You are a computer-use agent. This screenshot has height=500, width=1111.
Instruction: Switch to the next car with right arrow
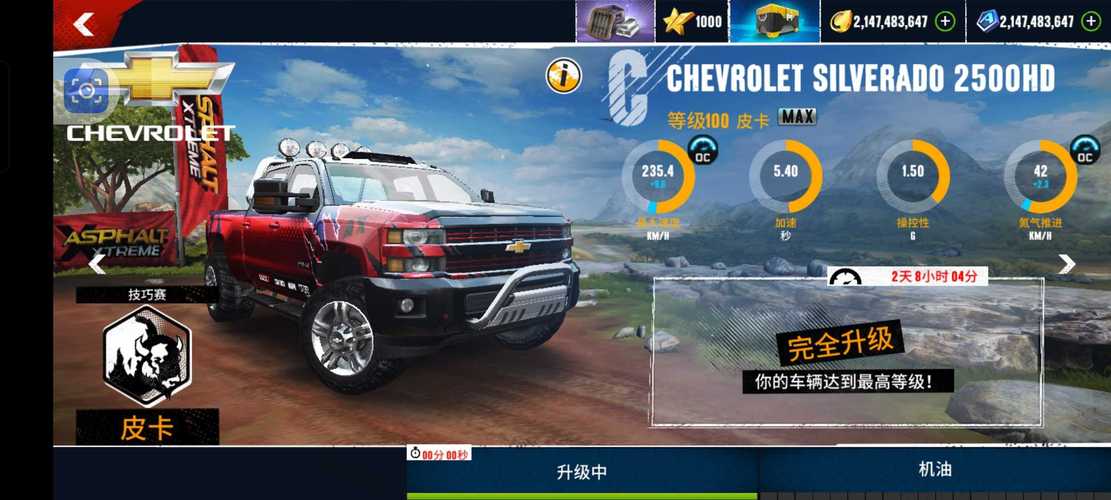tap(1067, 264)
